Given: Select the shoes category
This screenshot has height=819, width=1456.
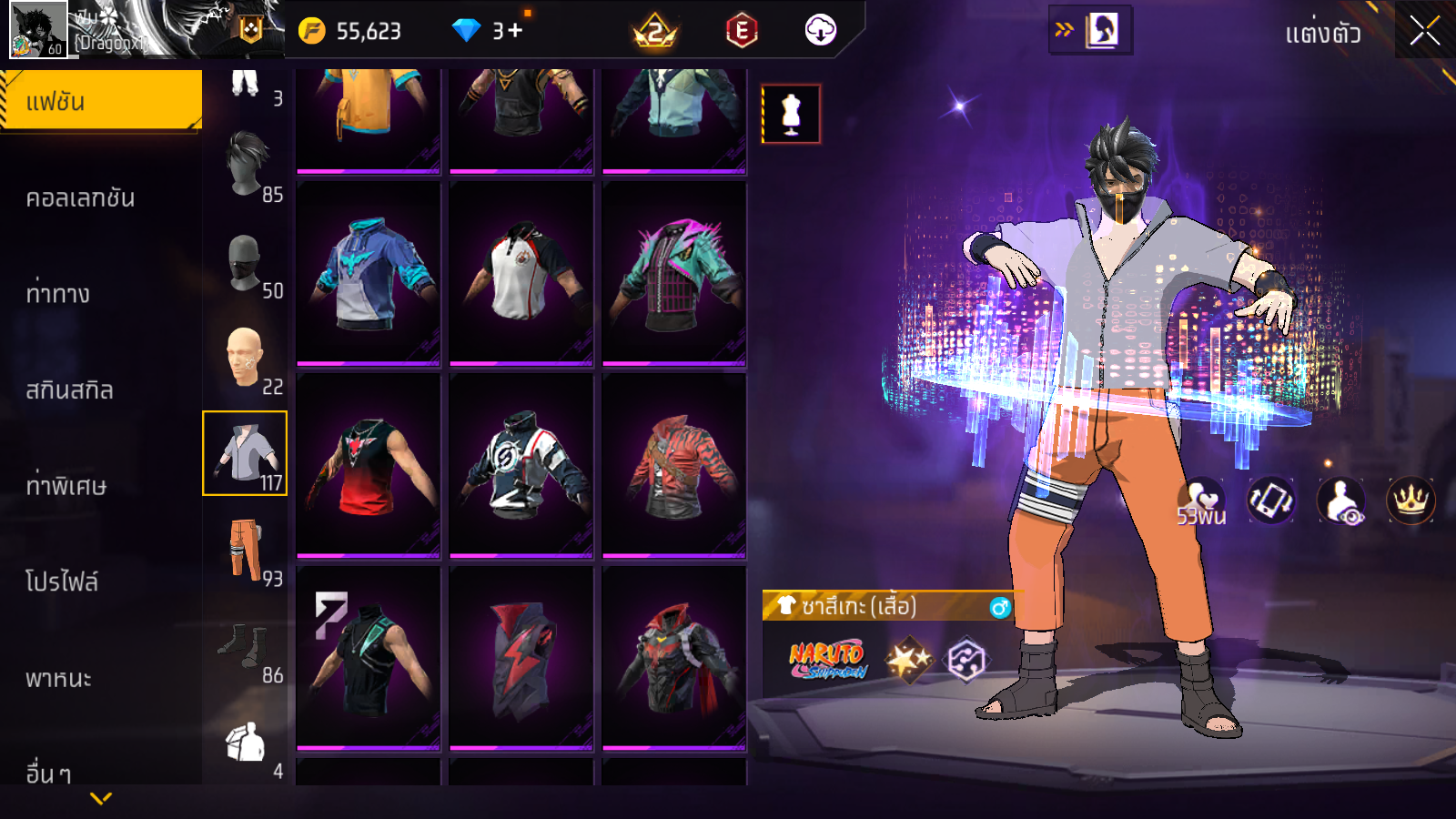Looking at the screenshot, I should click(246, 647).
